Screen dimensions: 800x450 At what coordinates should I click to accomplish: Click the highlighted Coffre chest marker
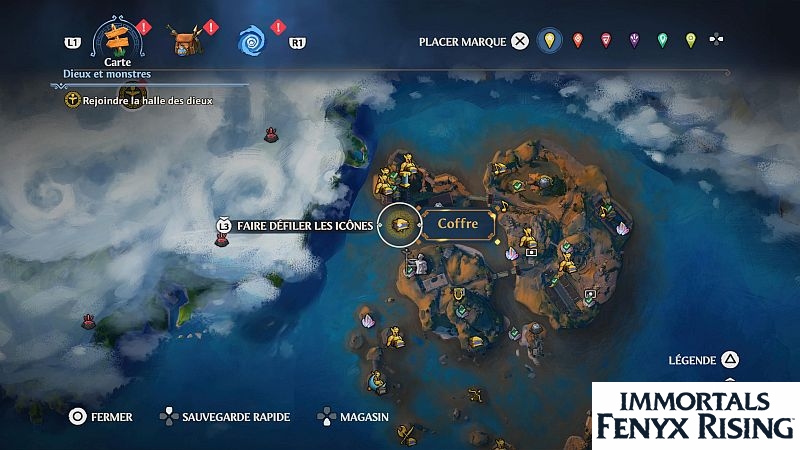402,225
